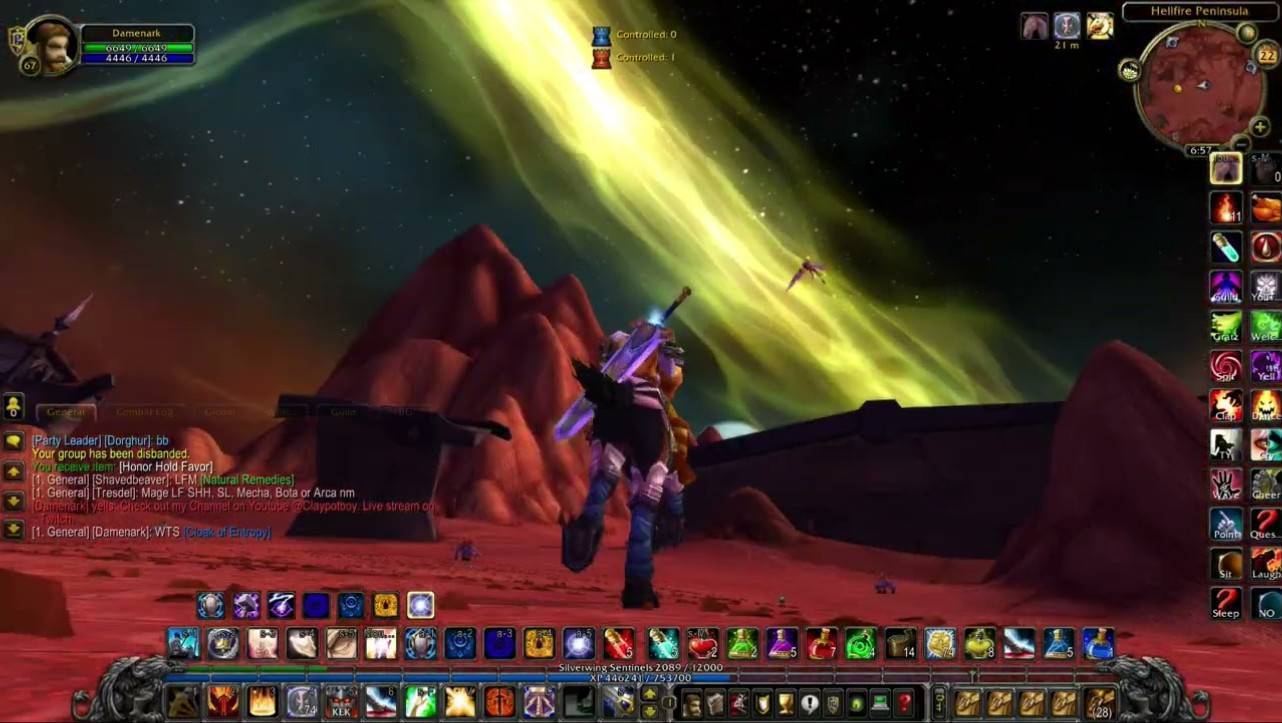Use the Dance emote macro

[x=1265, y=405]
